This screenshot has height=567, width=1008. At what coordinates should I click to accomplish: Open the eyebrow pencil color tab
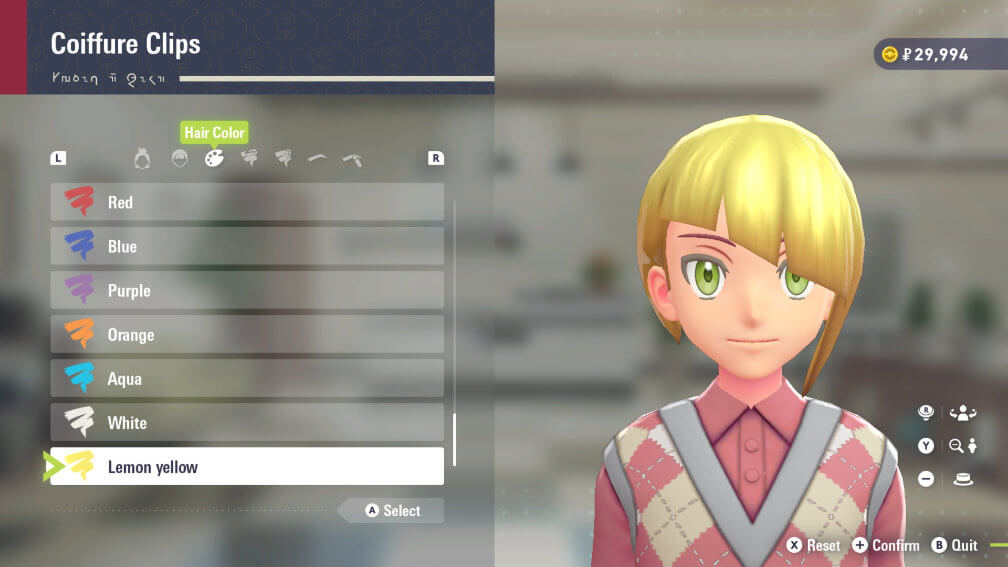tap(352, 159)
